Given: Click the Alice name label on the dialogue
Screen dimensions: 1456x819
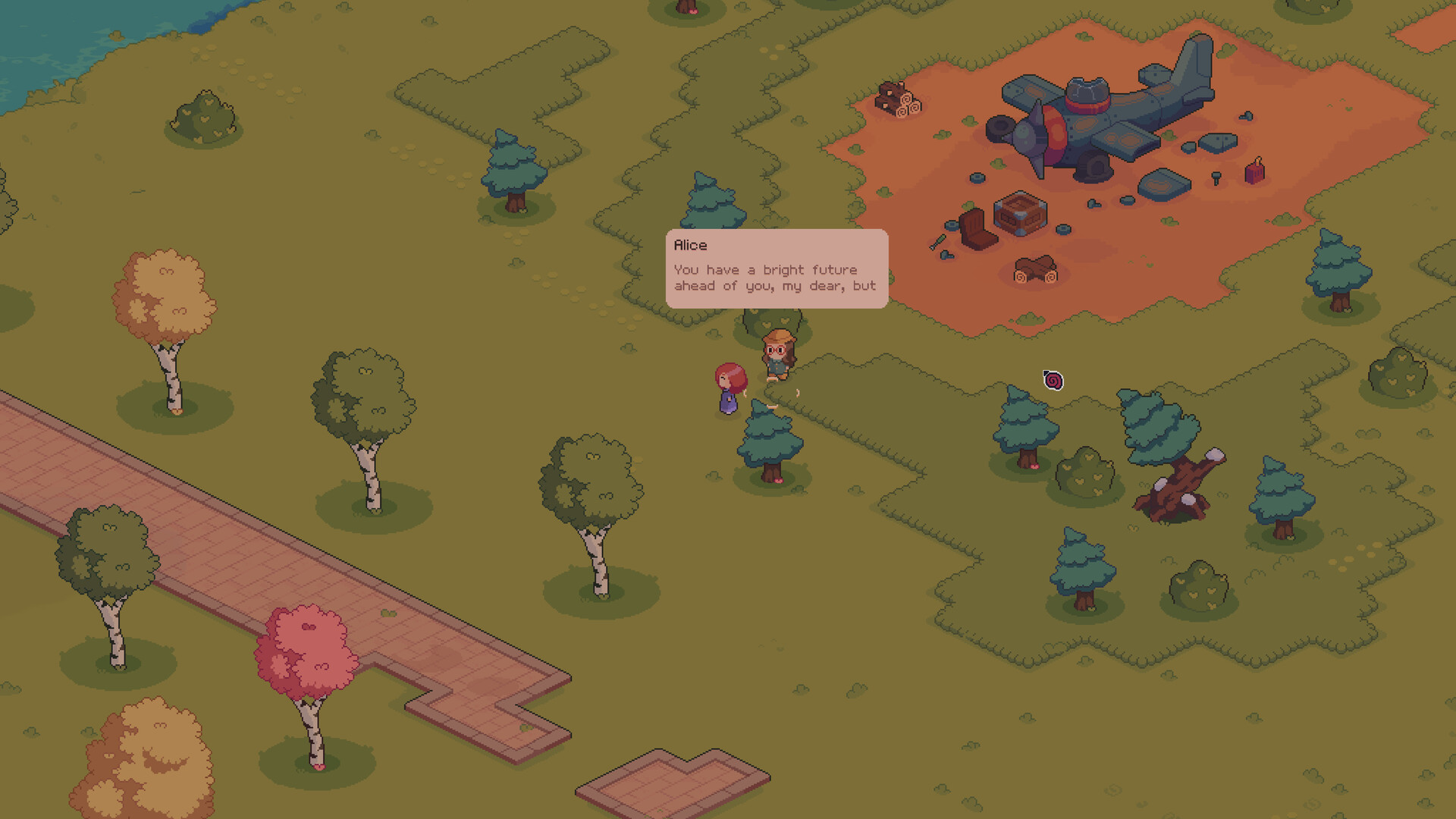Looking at the screenshot, I should (689, 245).
